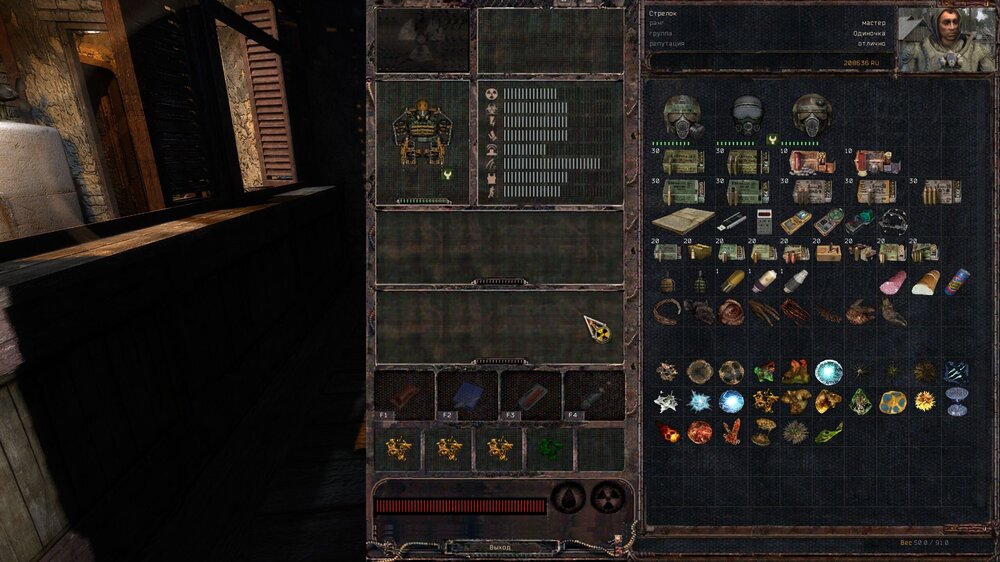The height and width of the screenshot is (562, 1000).
Task: Select the USB flash drive item
Action: coord(731,220)
